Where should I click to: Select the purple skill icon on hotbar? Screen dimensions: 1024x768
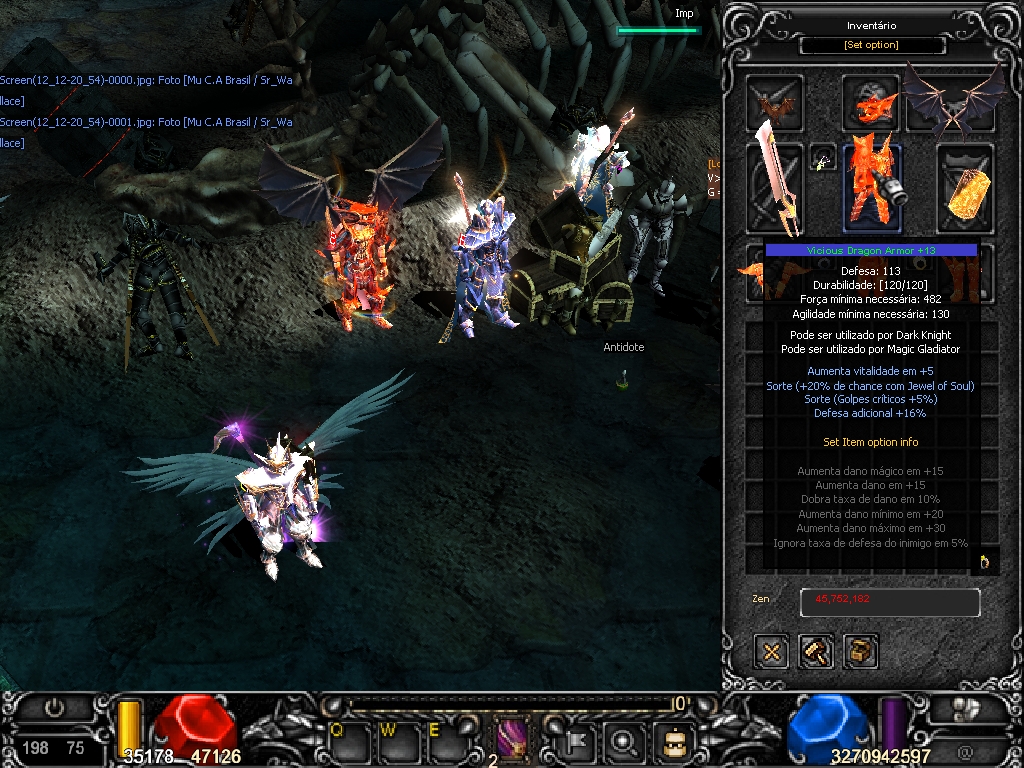tap(514, 741)
